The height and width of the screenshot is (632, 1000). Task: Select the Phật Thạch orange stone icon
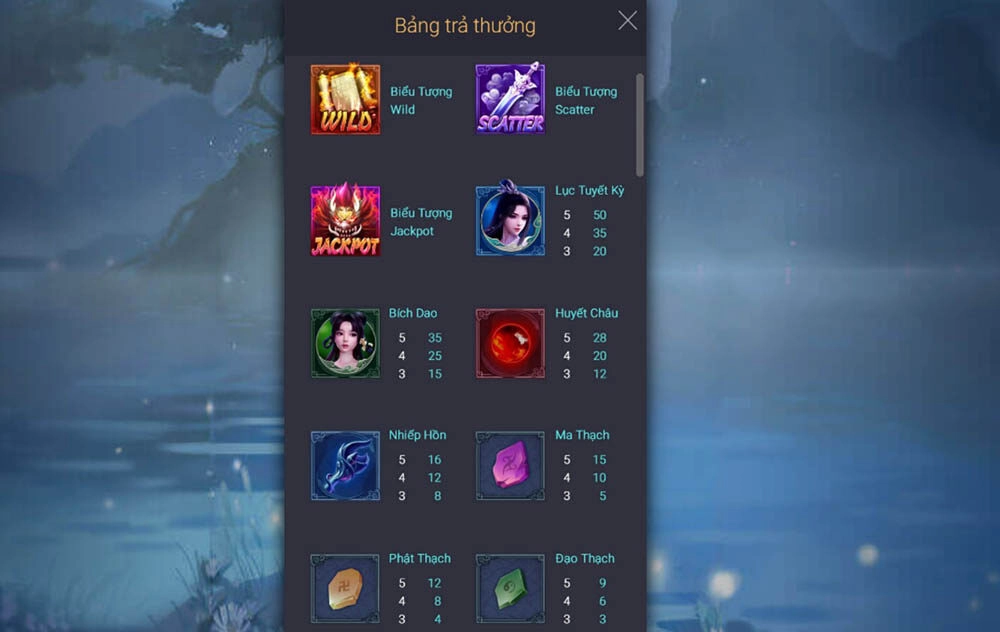click(345, 589)
